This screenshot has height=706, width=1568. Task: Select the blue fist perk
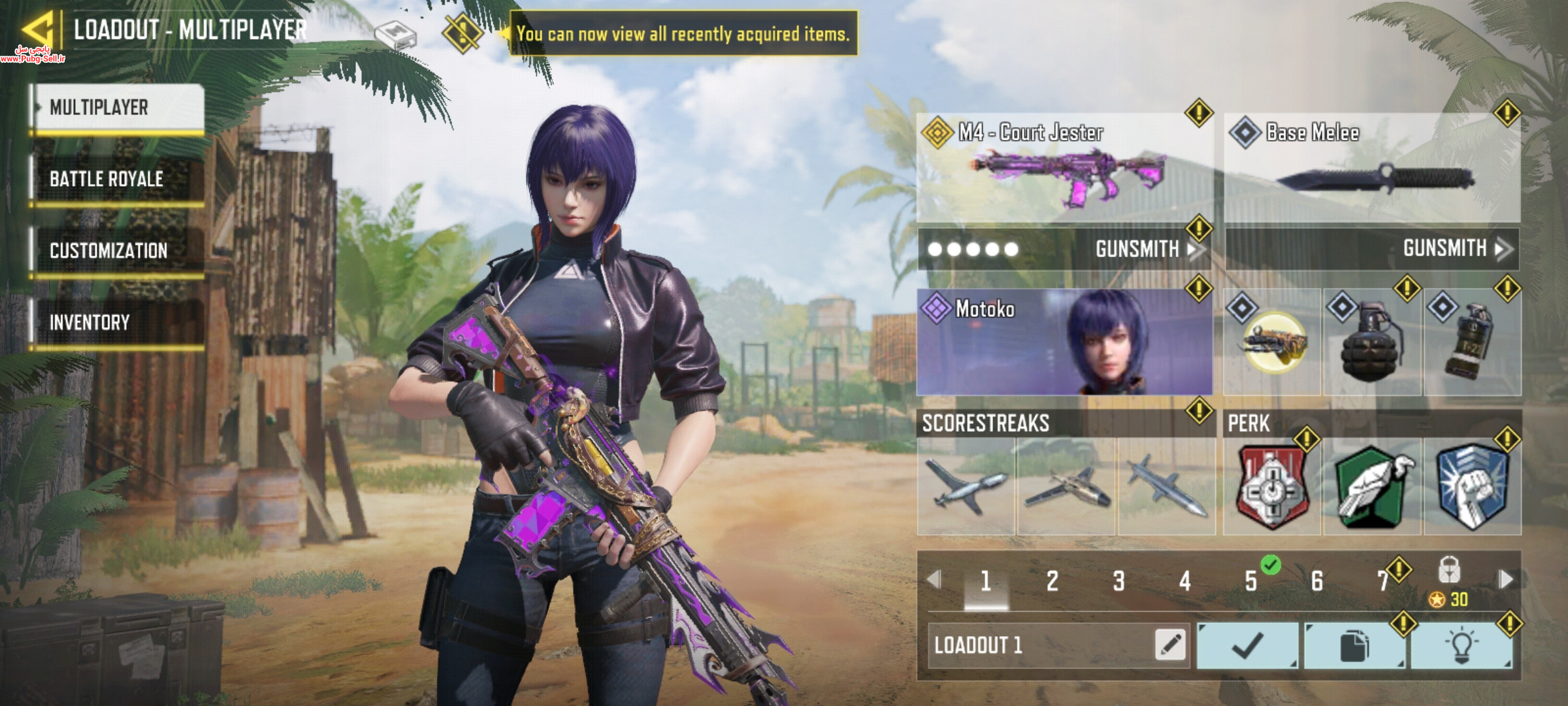pyautogui.click(x=1473, y=487)
